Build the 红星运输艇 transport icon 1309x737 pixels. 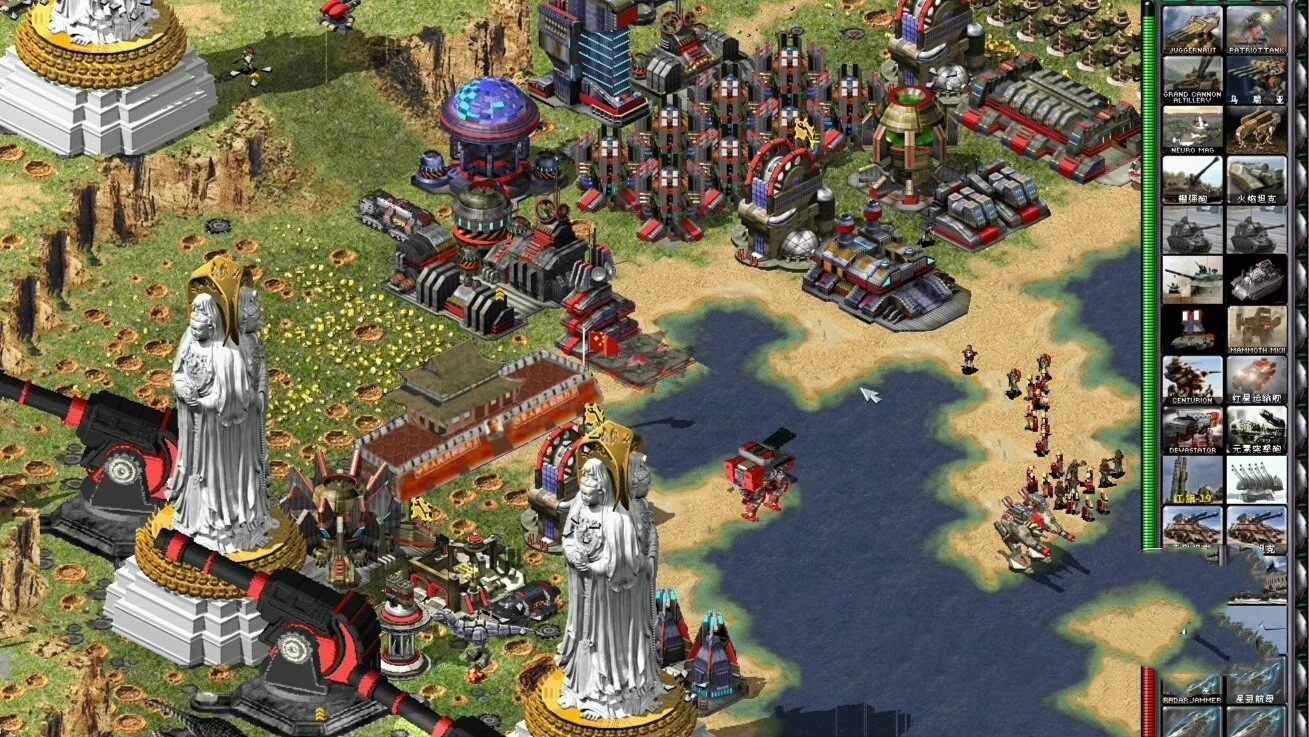tap(1256, 379)
